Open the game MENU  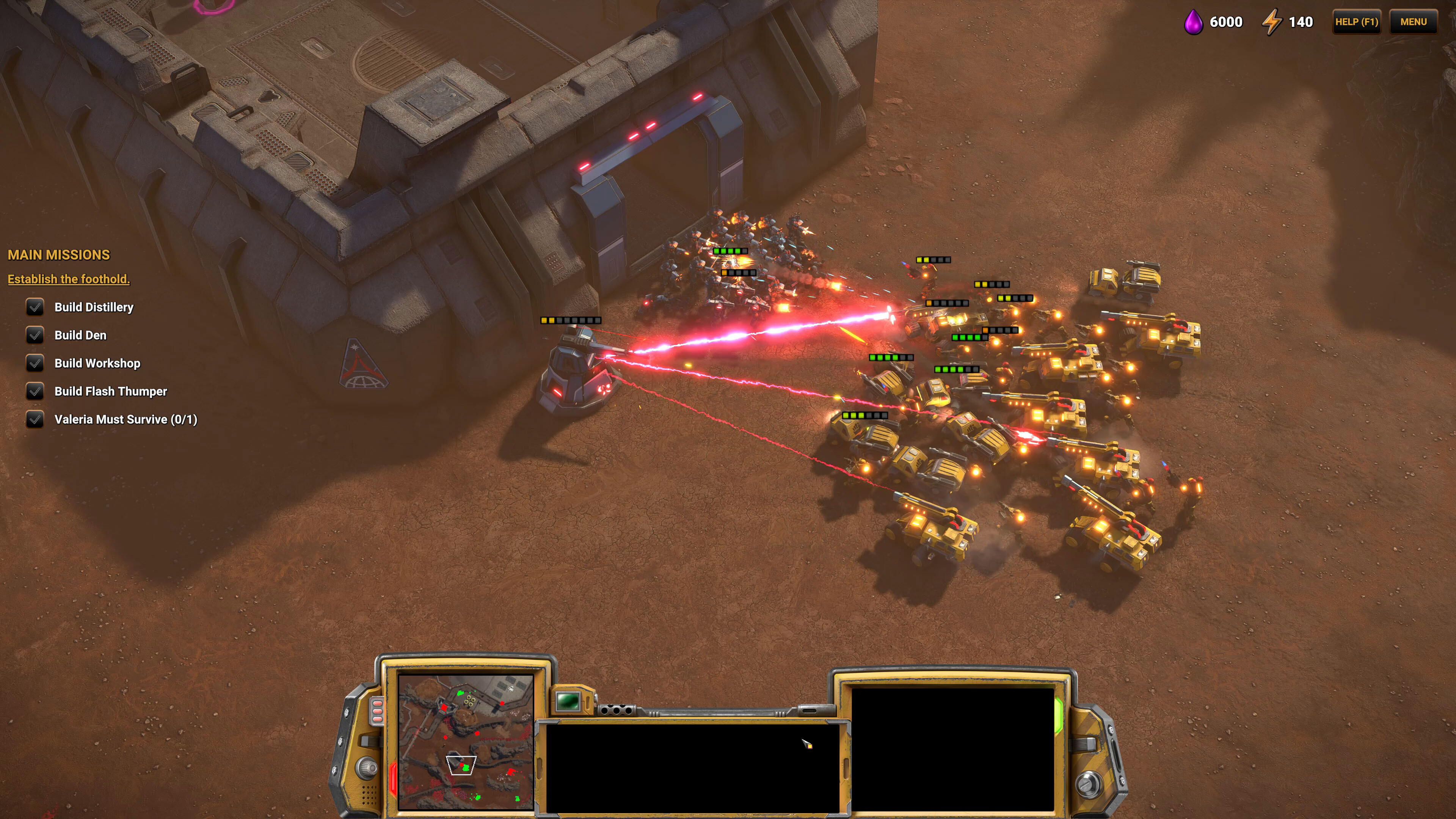pos(1413,22)
